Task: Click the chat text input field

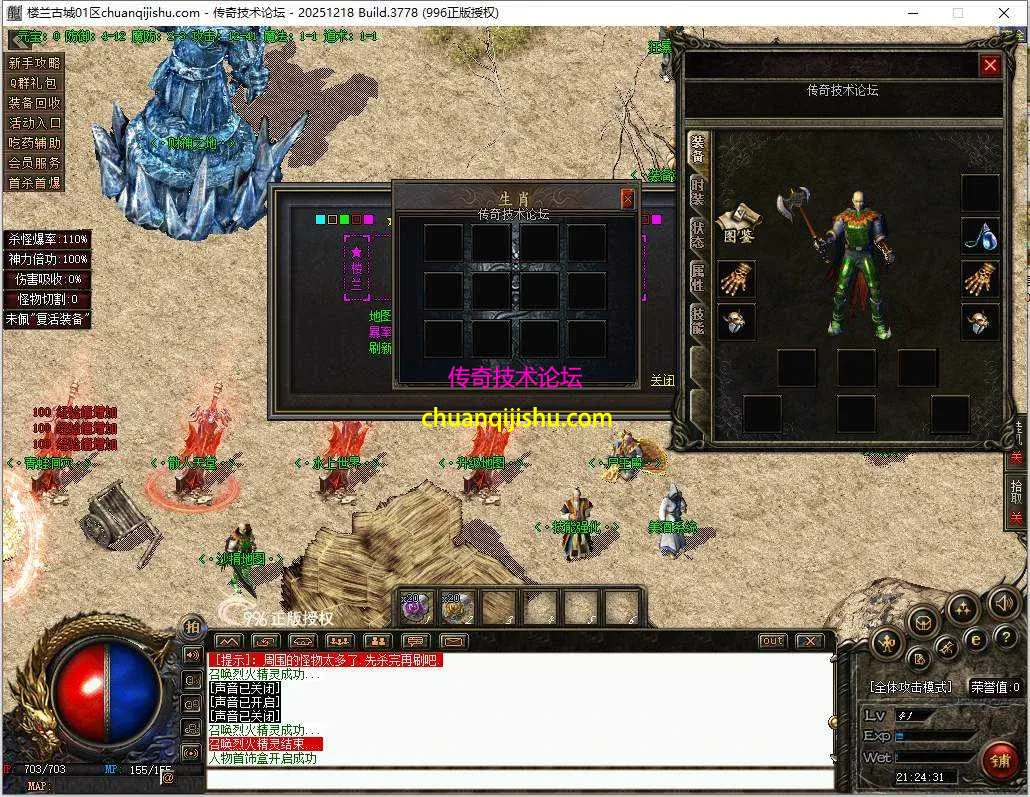Action: click(x=520, y=777)
